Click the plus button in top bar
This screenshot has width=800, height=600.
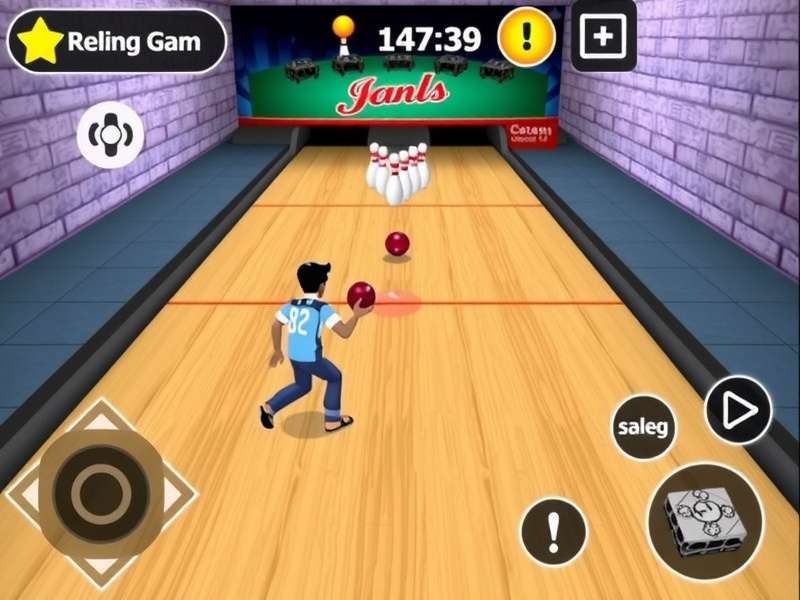[603, 38]
